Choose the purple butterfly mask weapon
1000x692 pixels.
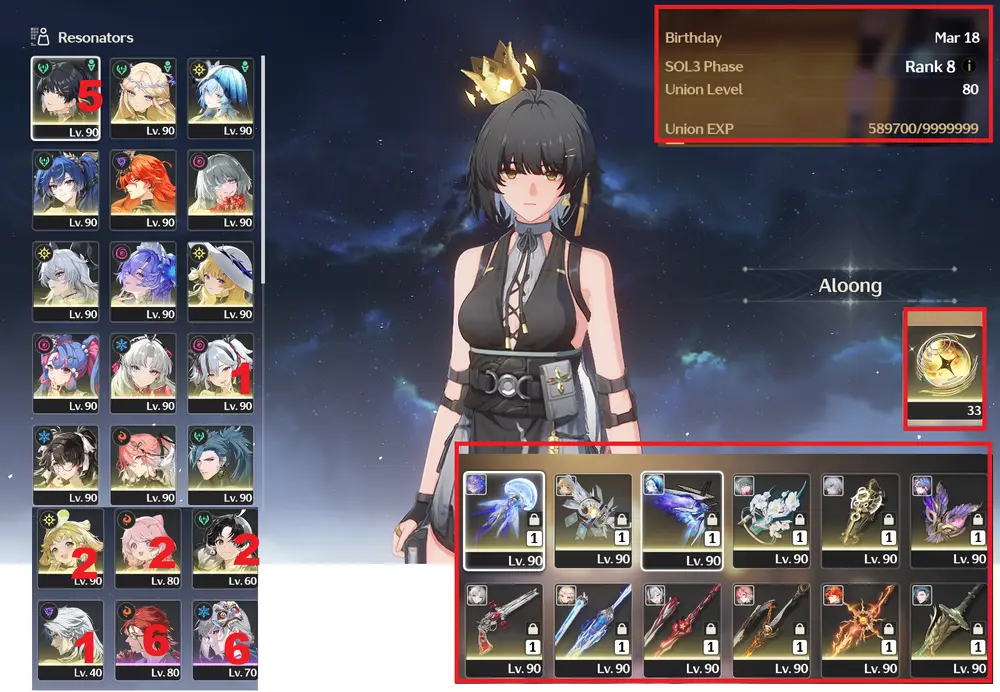(947, 518)
